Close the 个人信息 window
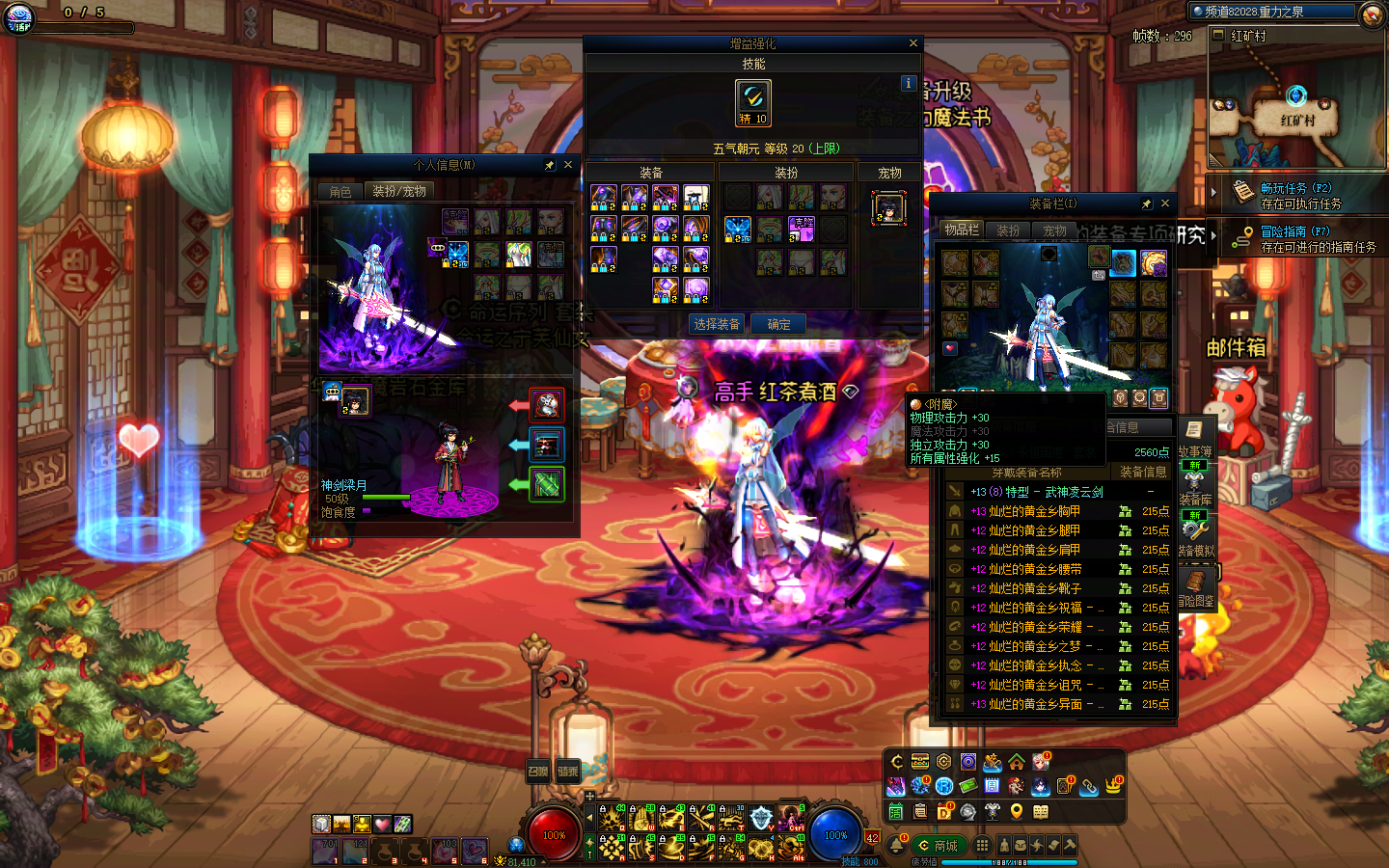This screenshot has height=868, width=1389. [568, 165]
